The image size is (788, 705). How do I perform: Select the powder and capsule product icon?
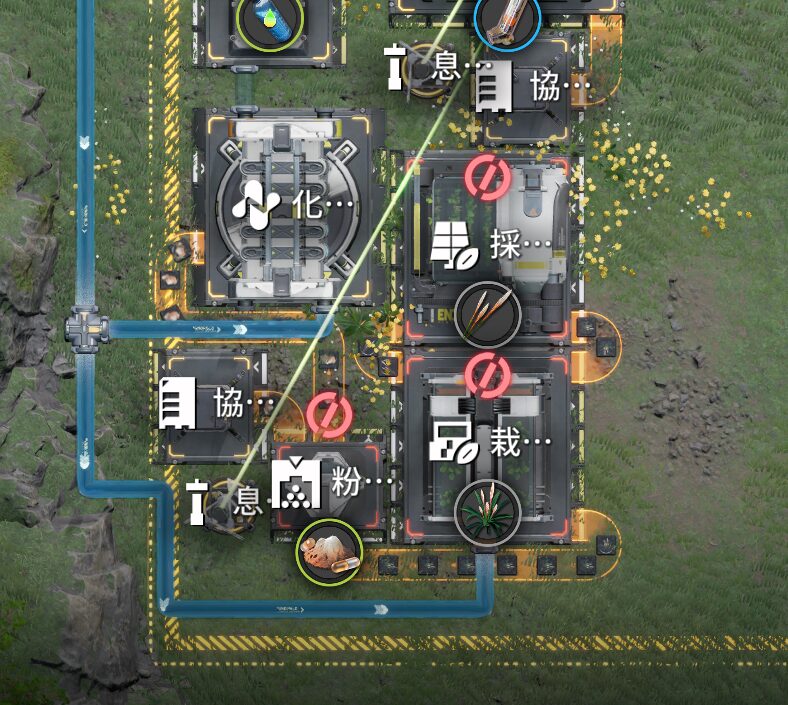coord(329,551)
